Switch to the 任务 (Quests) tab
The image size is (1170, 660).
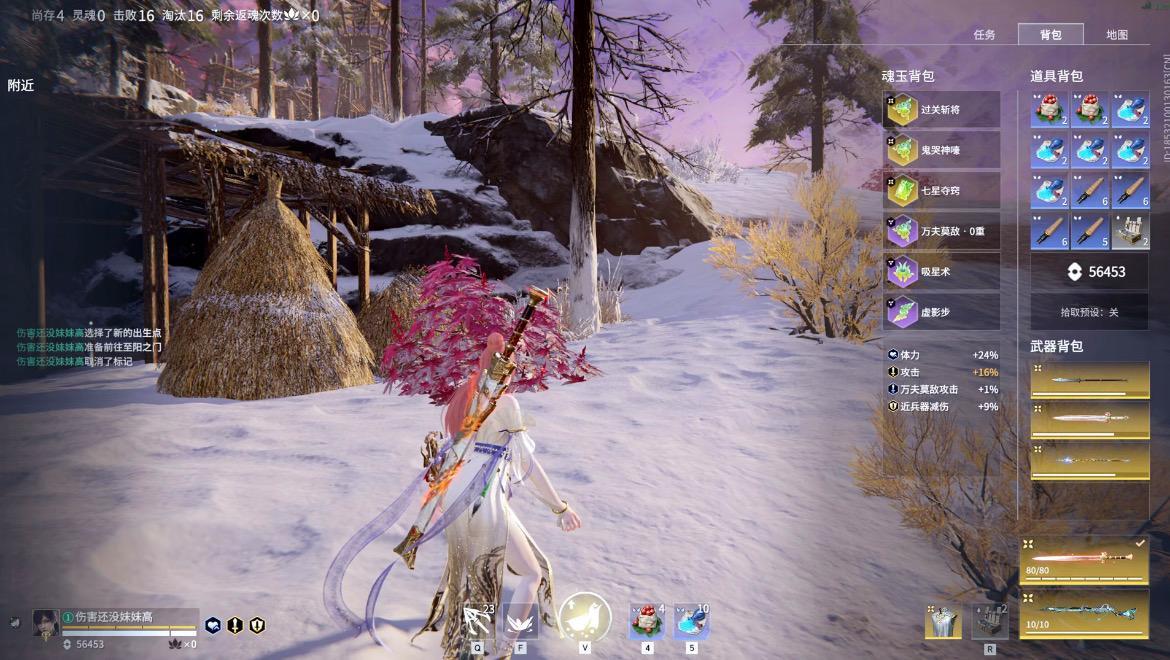(x=984, y=35)
